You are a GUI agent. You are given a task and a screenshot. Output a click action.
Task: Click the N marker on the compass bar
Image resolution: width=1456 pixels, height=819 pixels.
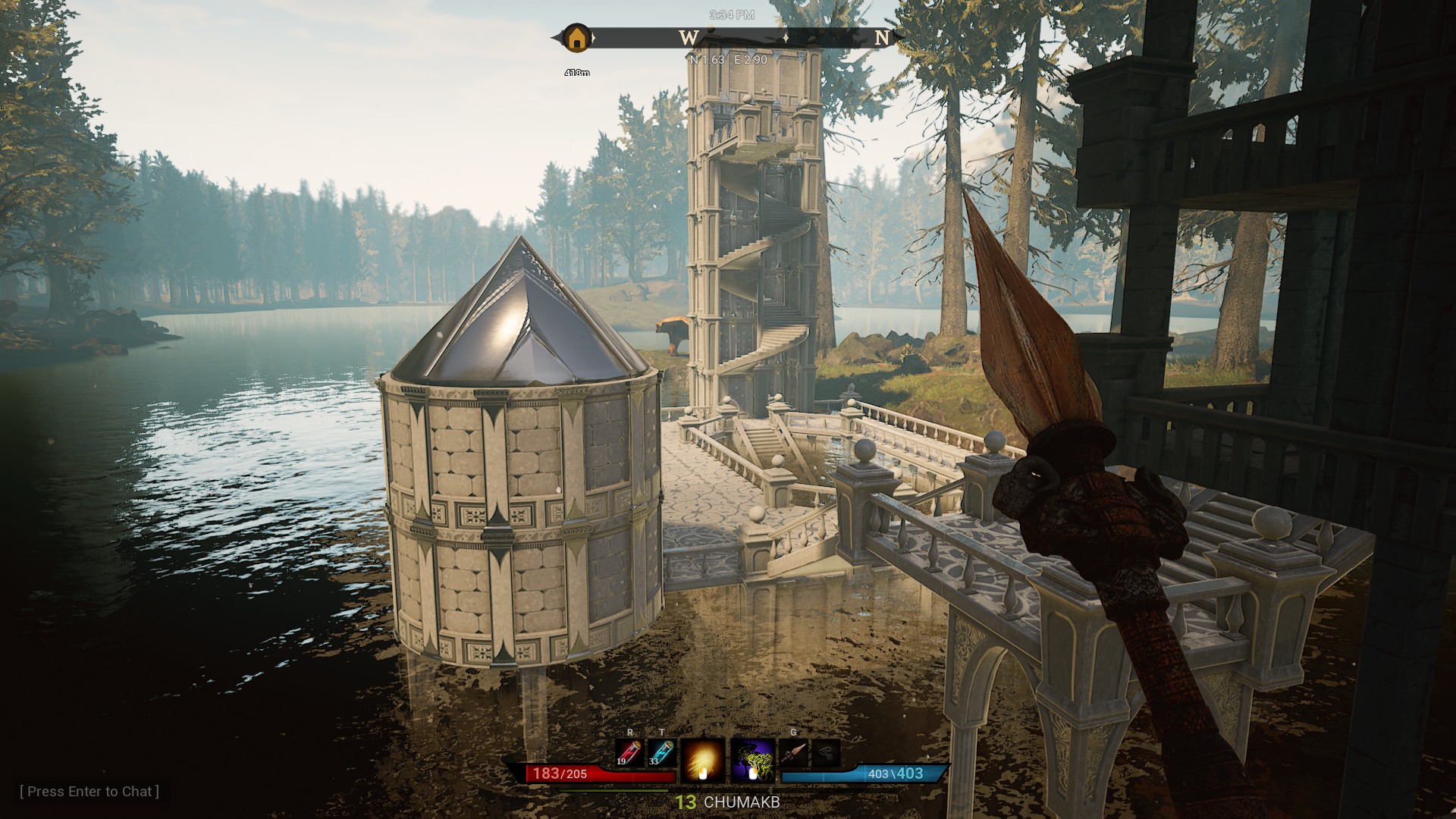coord(883,38)
